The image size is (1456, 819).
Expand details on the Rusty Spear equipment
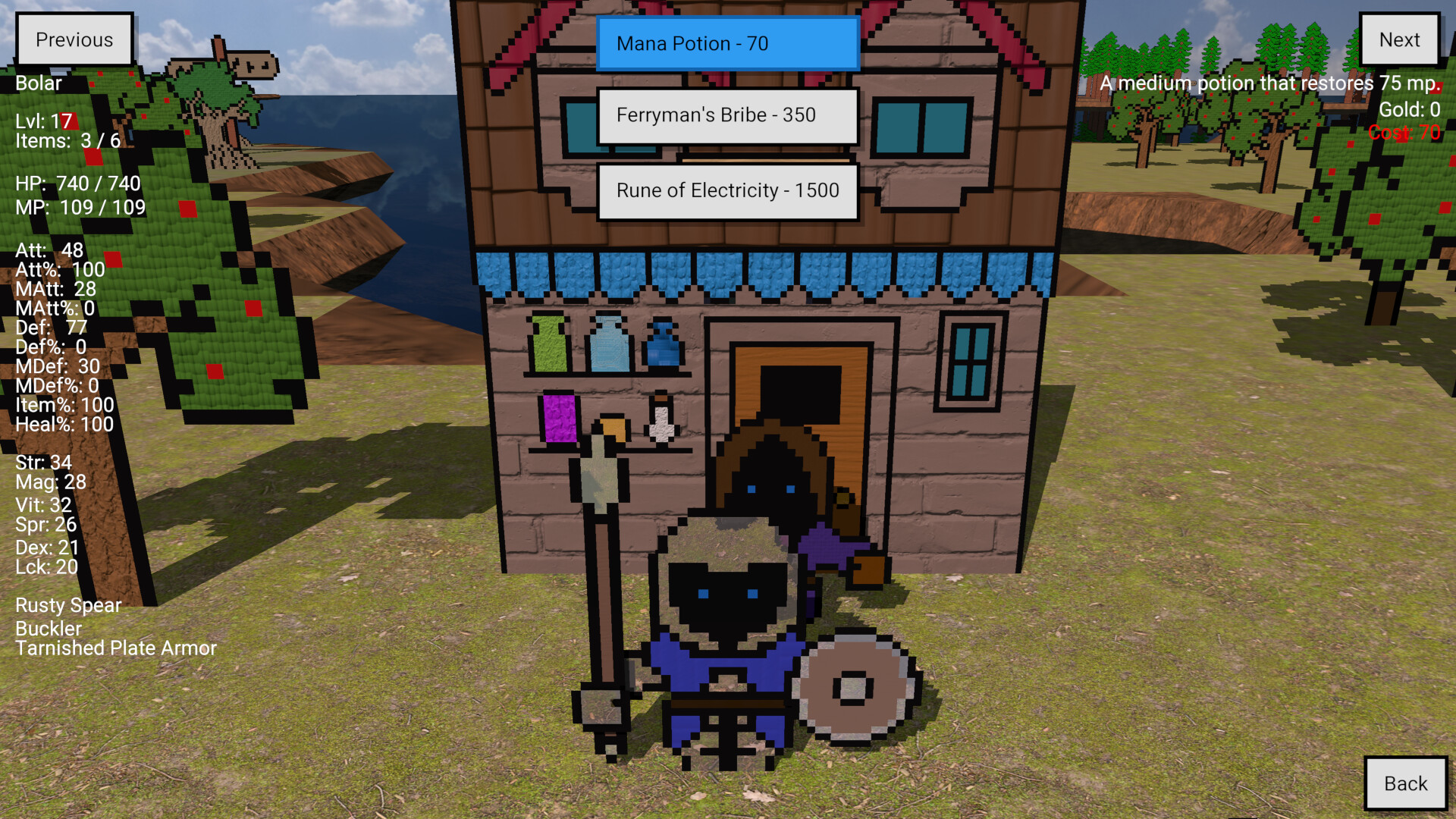[x=67, y=605]
